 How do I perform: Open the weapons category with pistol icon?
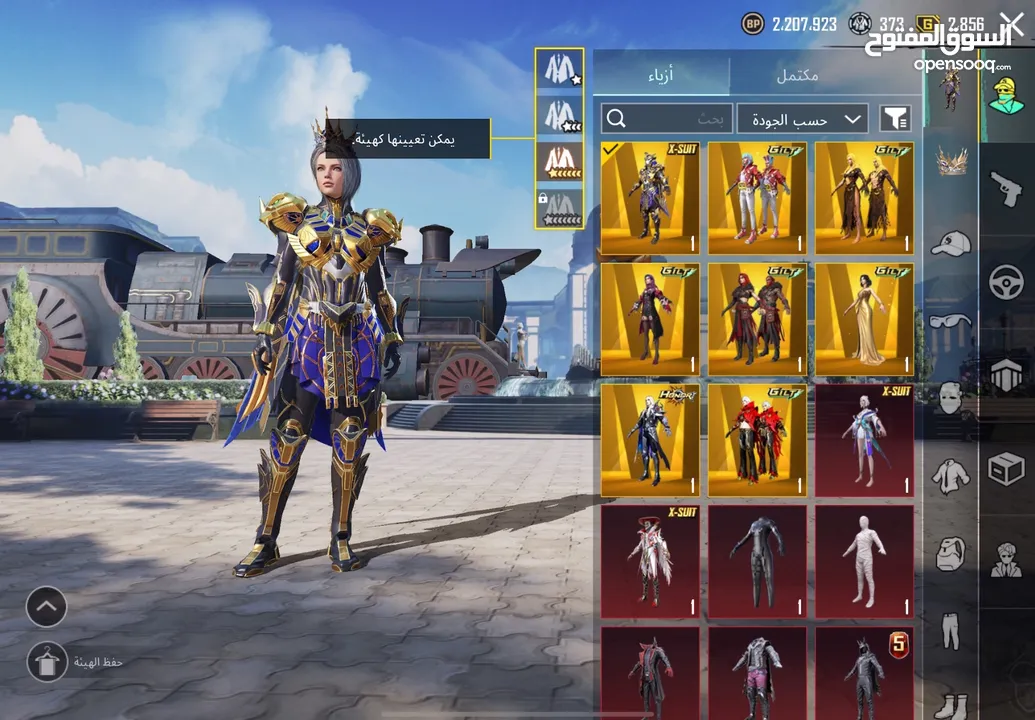click(x=1005, y=187)
